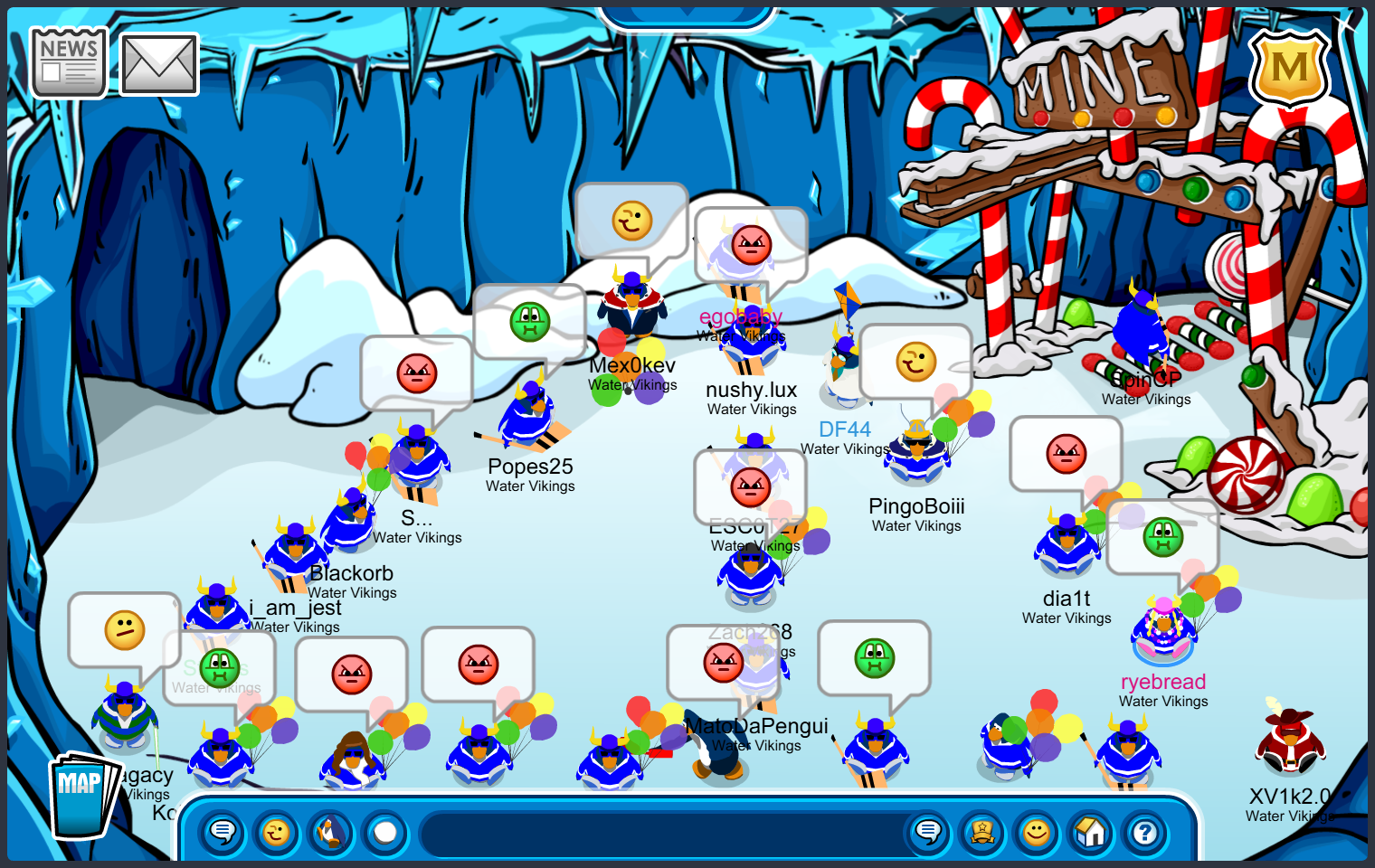Open the star badge player card
The height and width of the screenshot is (868, 1375).
(982, 832)
